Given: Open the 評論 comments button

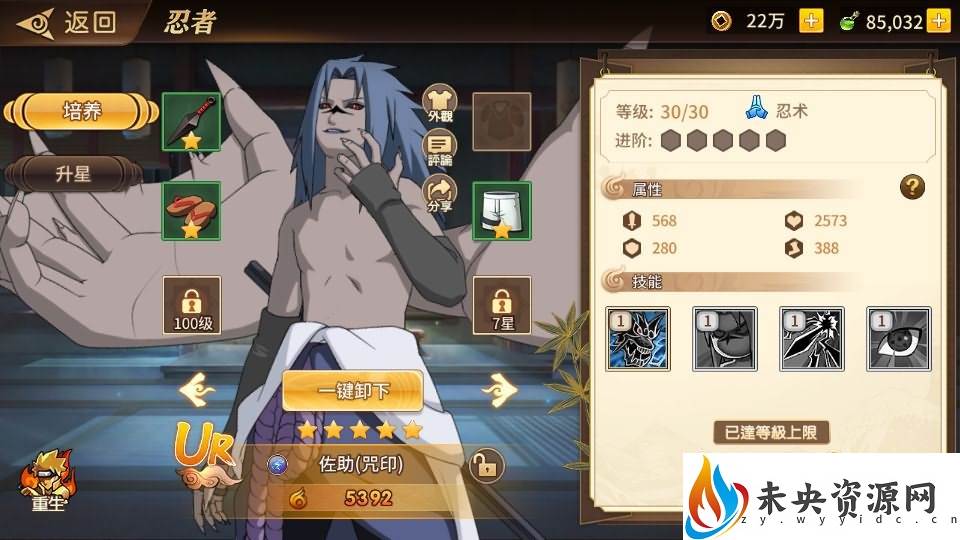Looking at the screenshot, I should click(440, 147).
